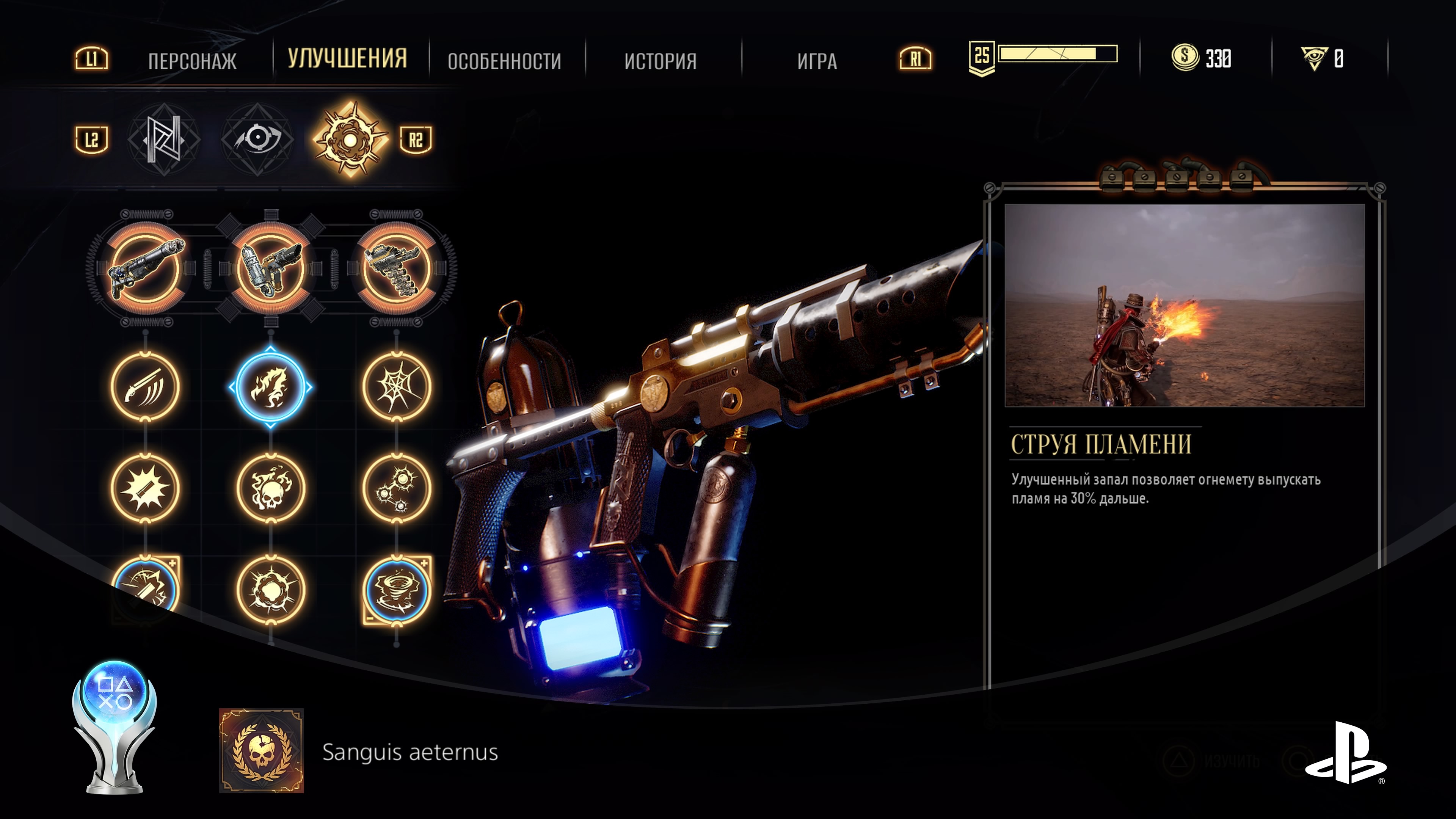Select the highlighted blue flame upgrade
Image resolution: width=1456 pixels, height=819 pixels.
(x=271, y=387)
